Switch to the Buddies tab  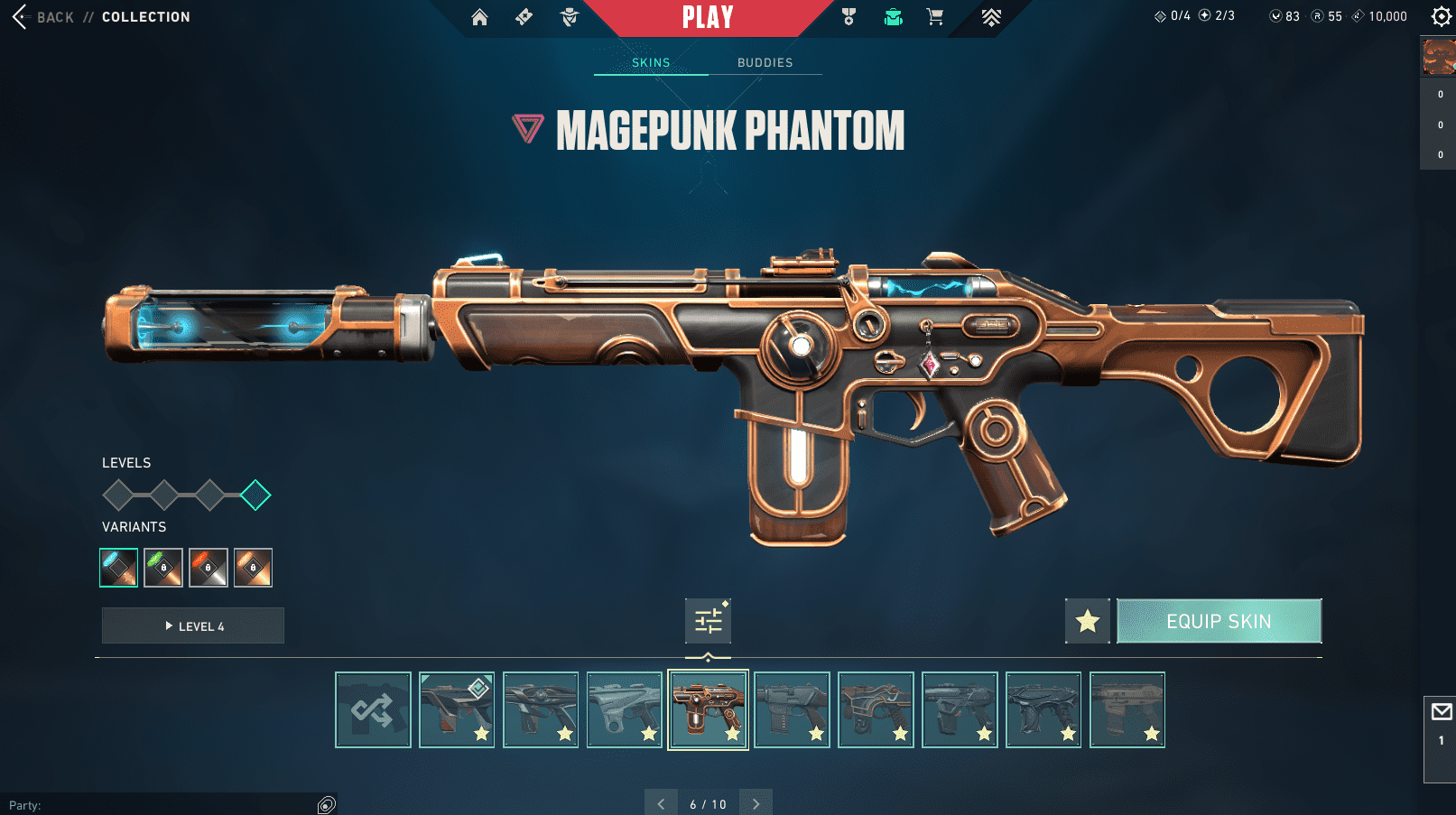[765, 62]
